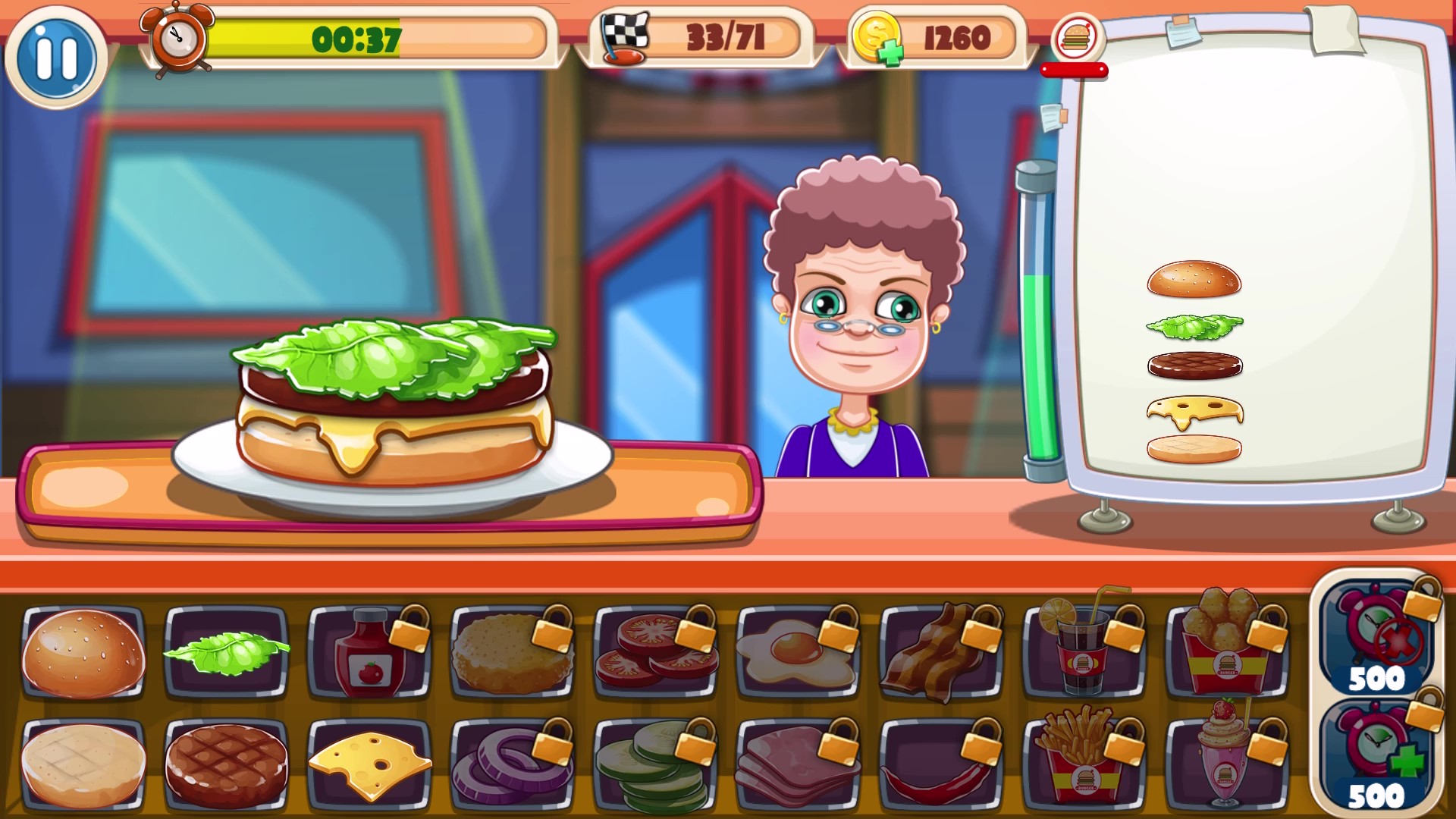Click the ketchup bottle ingredient
Image resolution: width=1456 pixels, height=819 pixels.
coord(369,654)
